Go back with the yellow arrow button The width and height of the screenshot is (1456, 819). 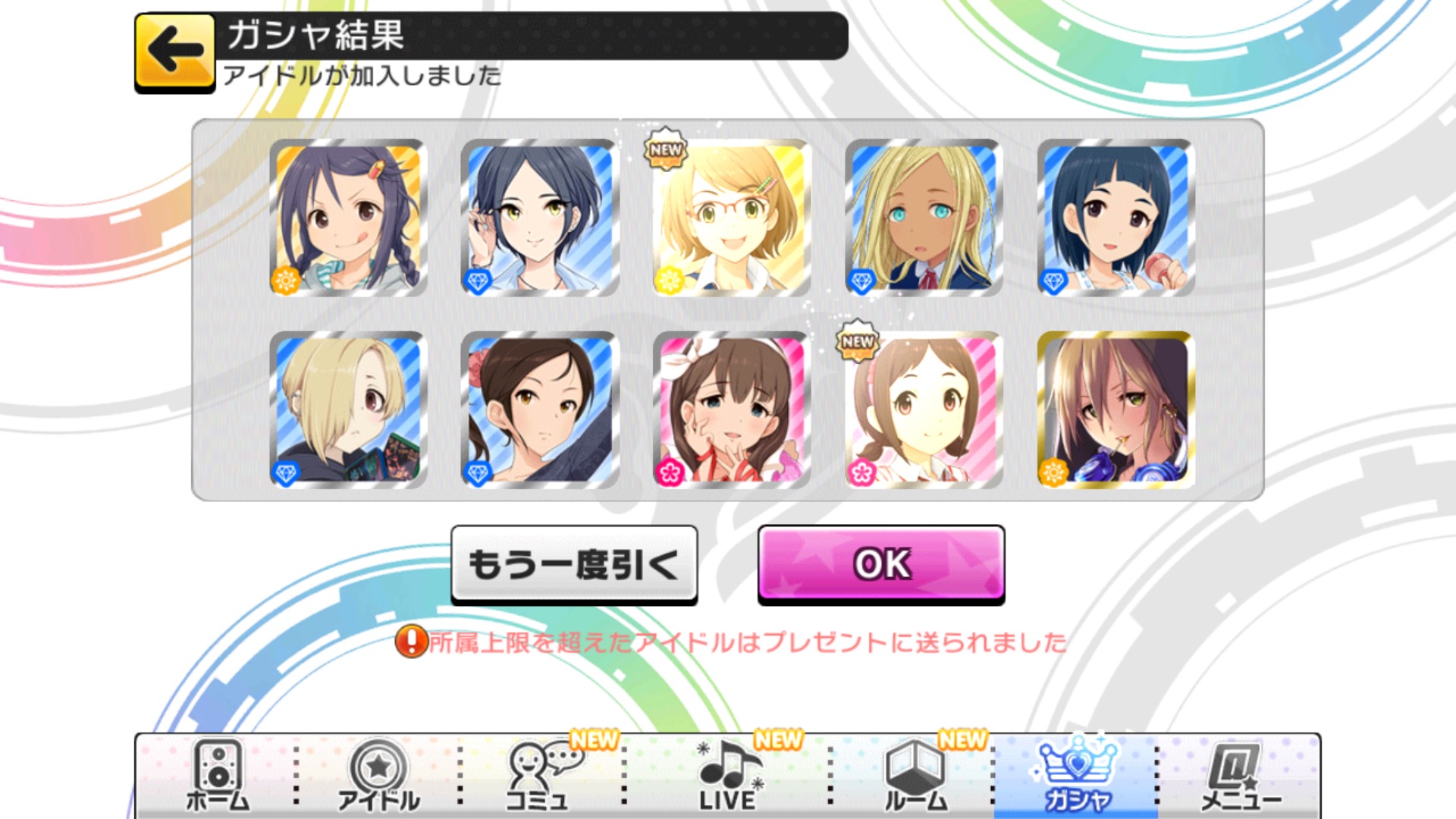[x=174, y=52]
